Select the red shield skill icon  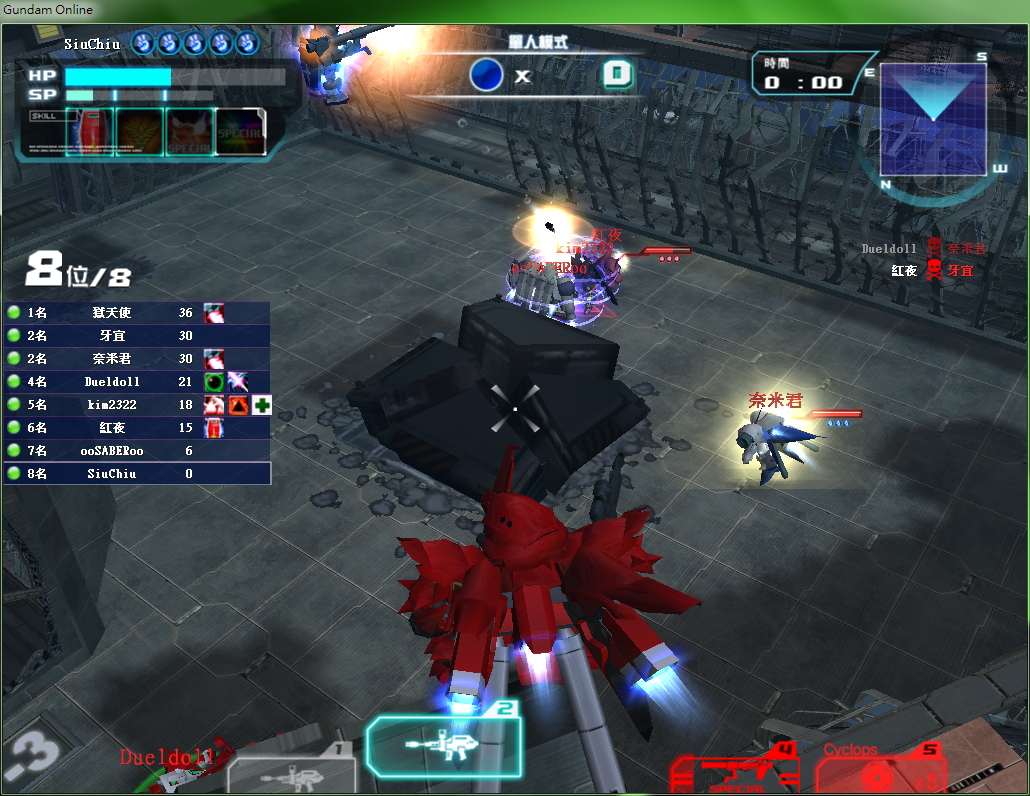pos(89,132)
